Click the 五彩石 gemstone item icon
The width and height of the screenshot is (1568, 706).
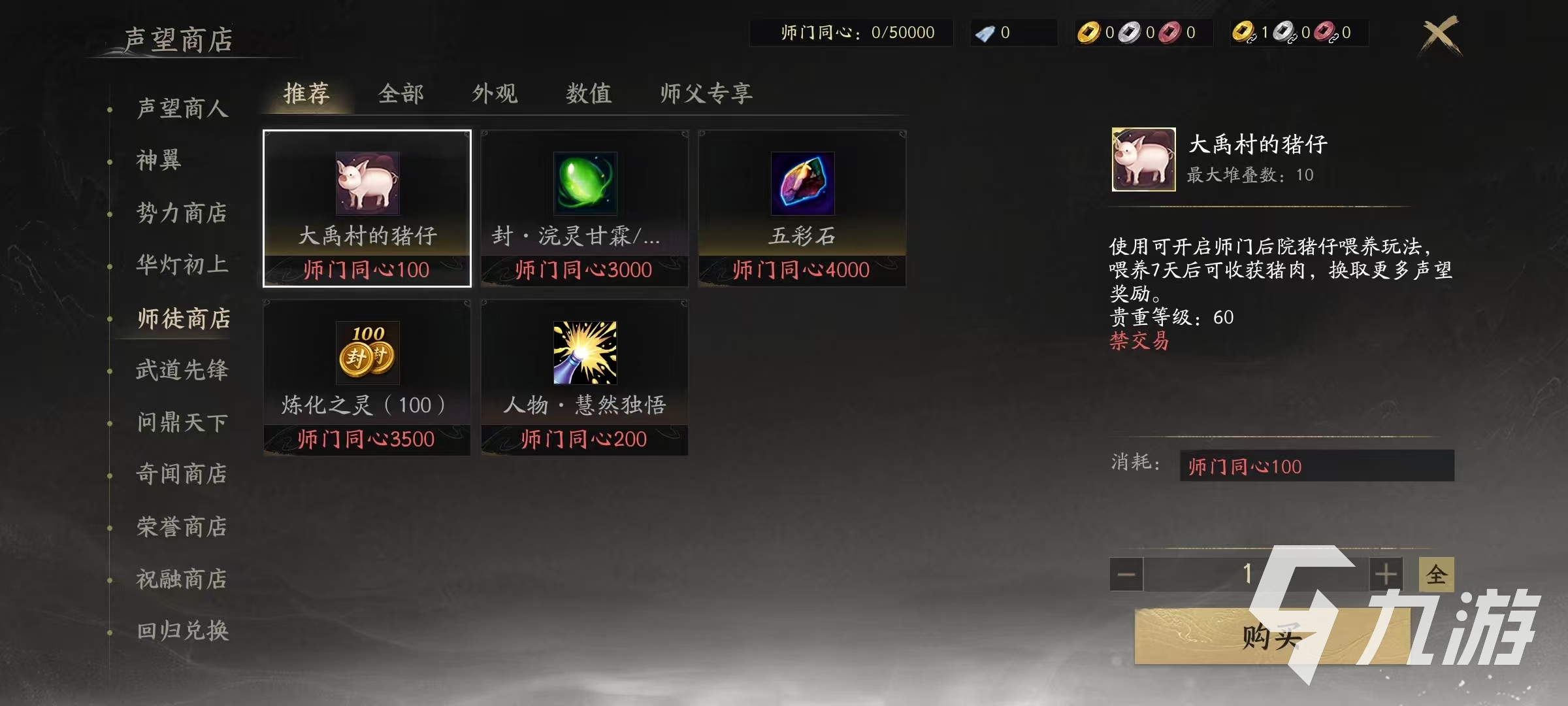coord(802,184)
